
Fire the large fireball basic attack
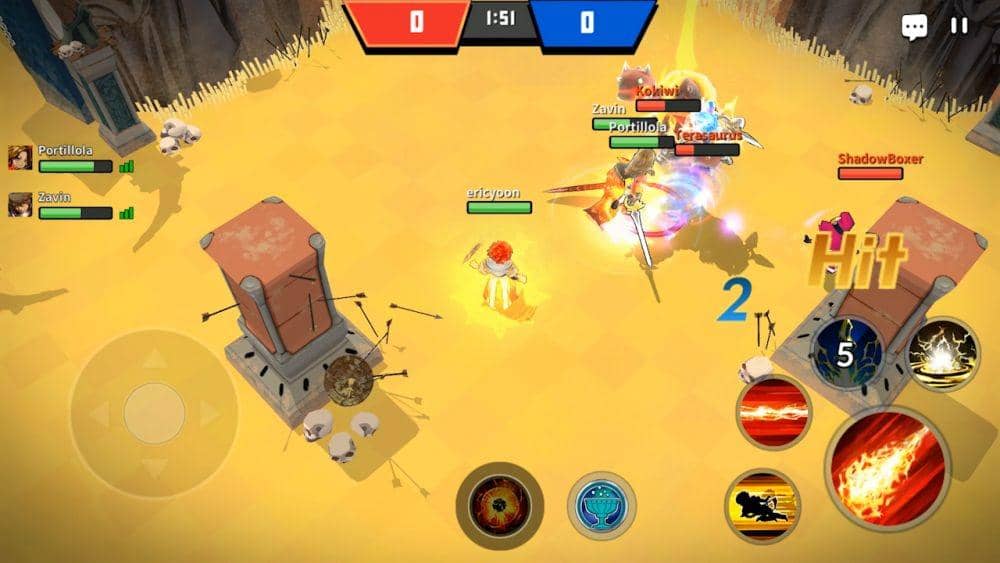click(887, 467)
